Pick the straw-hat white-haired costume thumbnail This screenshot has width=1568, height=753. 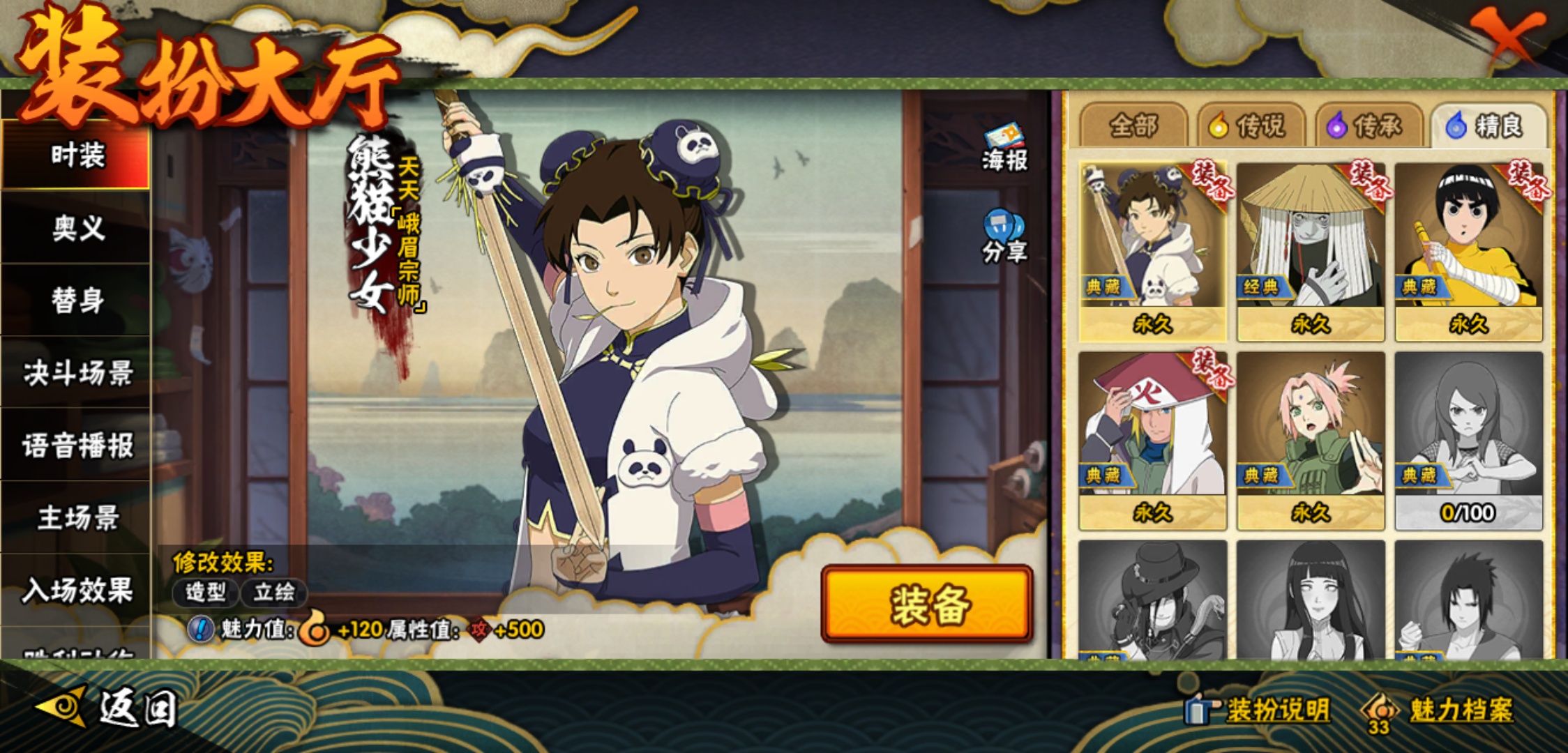pos(1311,251)
